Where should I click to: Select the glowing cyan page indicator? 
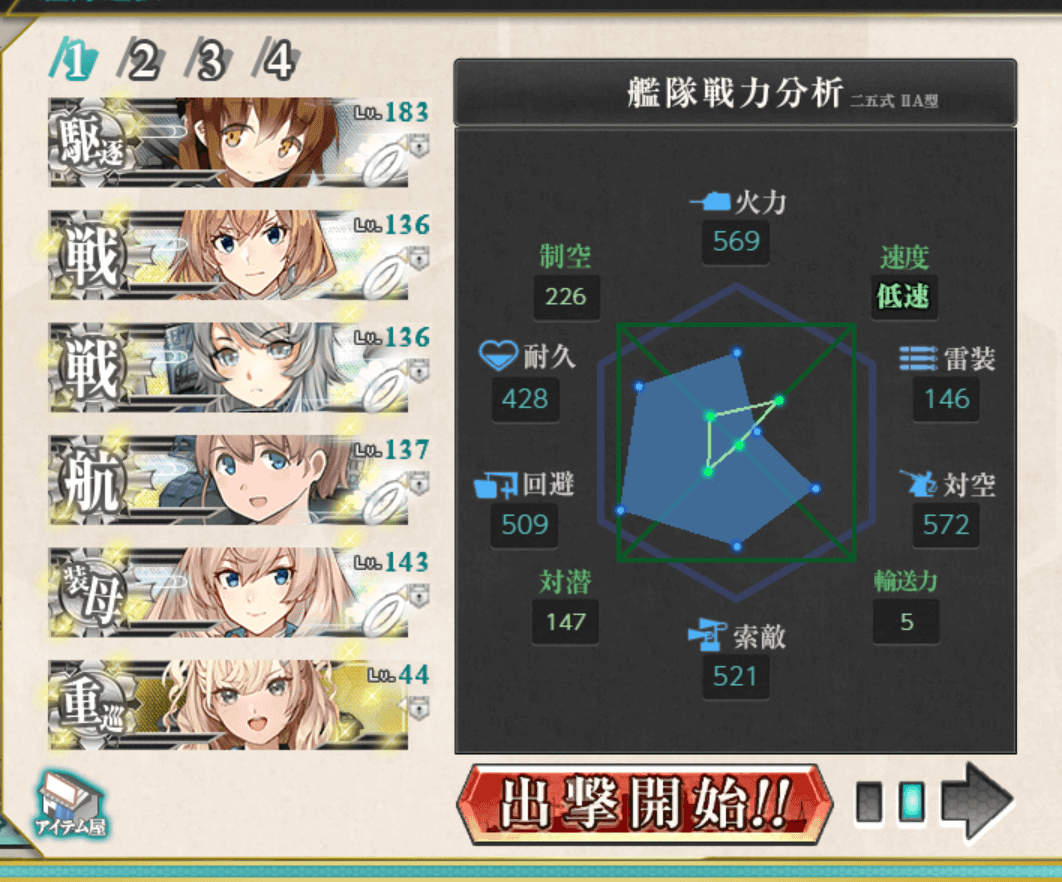pyautogui.click(x=911, y=802)
